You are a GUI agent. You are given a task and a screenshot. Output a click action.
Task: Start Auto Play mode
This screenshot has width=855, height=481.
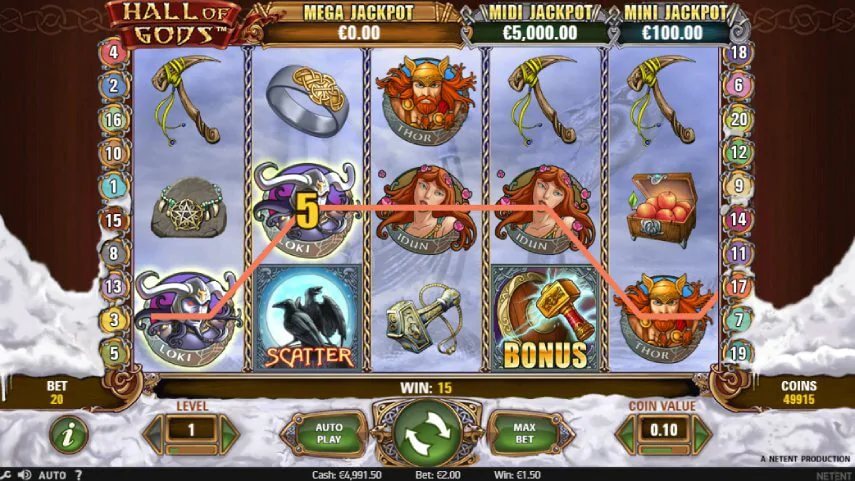329,434
